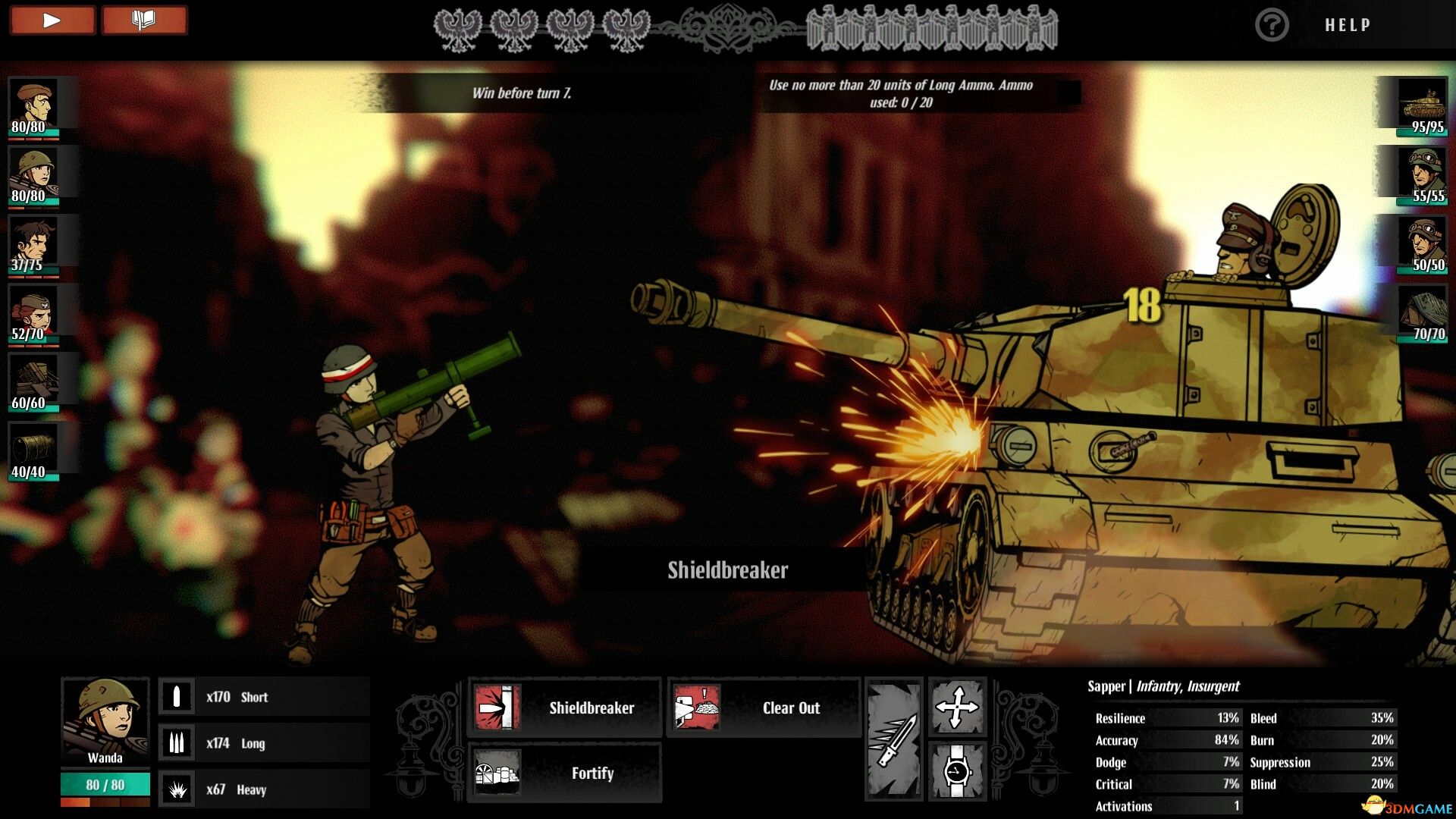Activate the Fortify ability
Image resolution: width=1456 pixels, height=819 pixels.
(566, 773)
